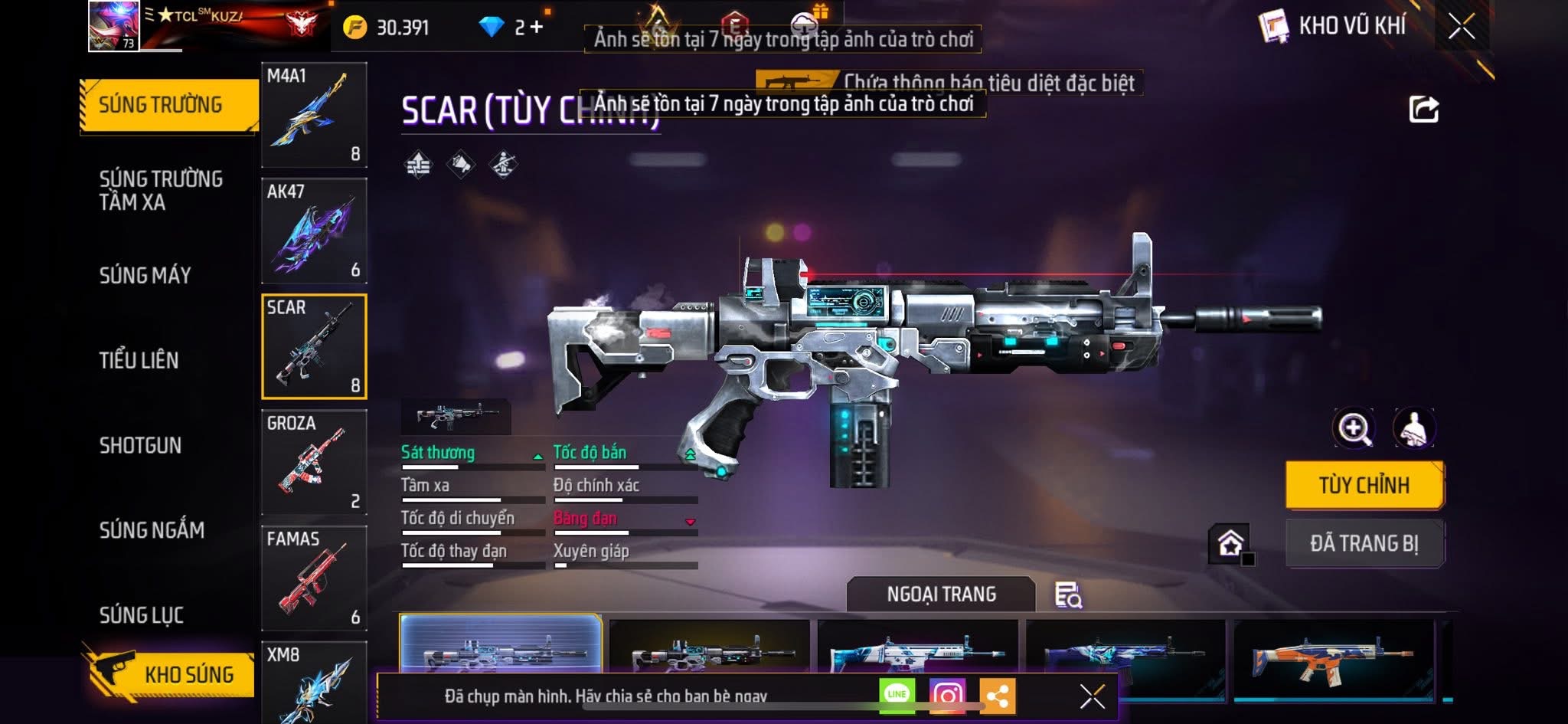The width and height of the screenshot is (1568, 724).
Task: Click the Đã Trang Bị equipped button
Action: [x=1364, y=543]
